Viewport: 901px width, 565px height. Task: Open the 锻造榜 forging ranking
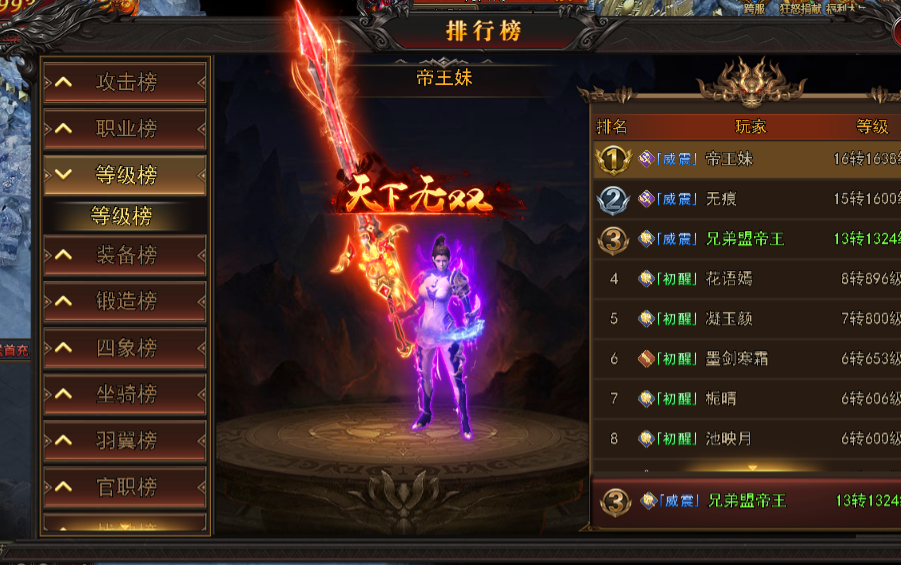coord(125,301)
